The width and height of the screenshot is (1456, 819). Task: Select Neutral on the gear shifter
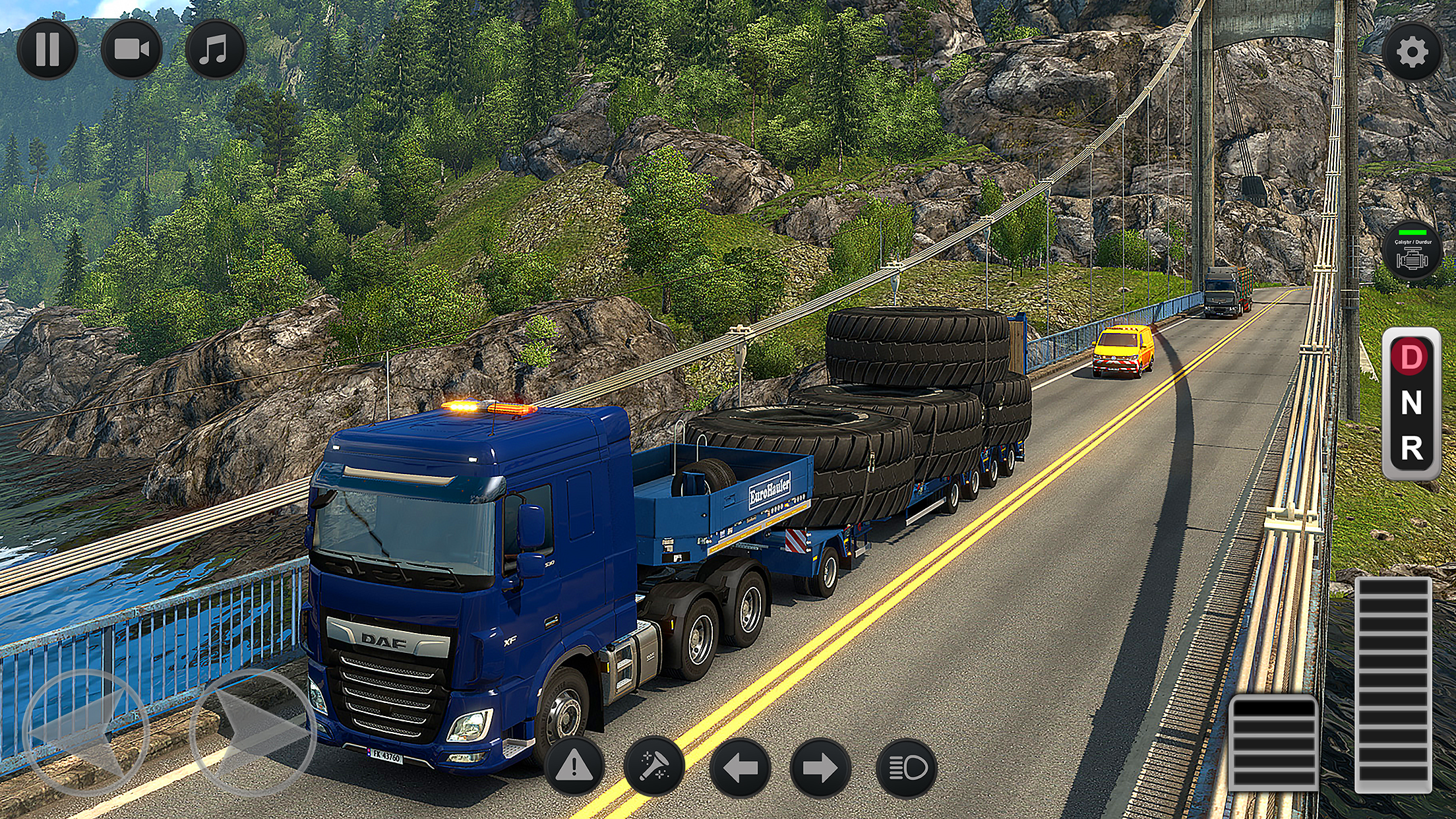1410,403
